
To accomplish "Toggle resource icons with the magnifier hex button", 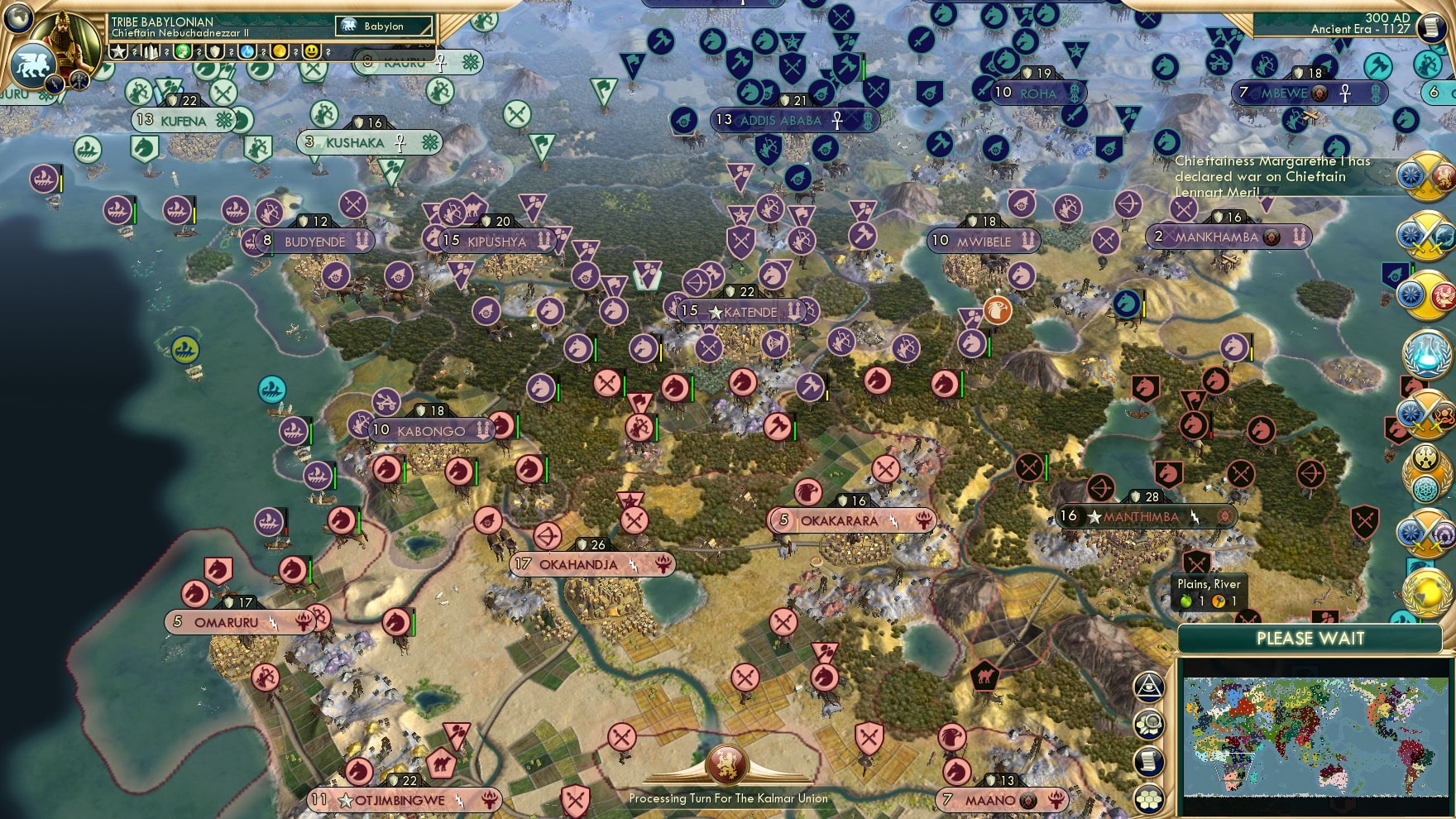I will pos(1150,722).
